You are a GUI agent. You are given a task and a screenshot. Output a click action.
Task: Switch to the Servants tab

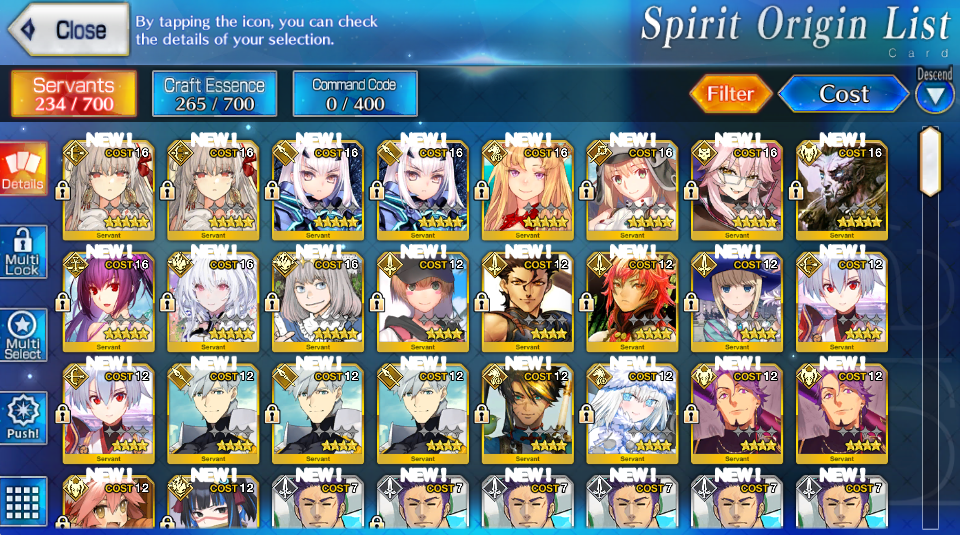pos(74,94)
